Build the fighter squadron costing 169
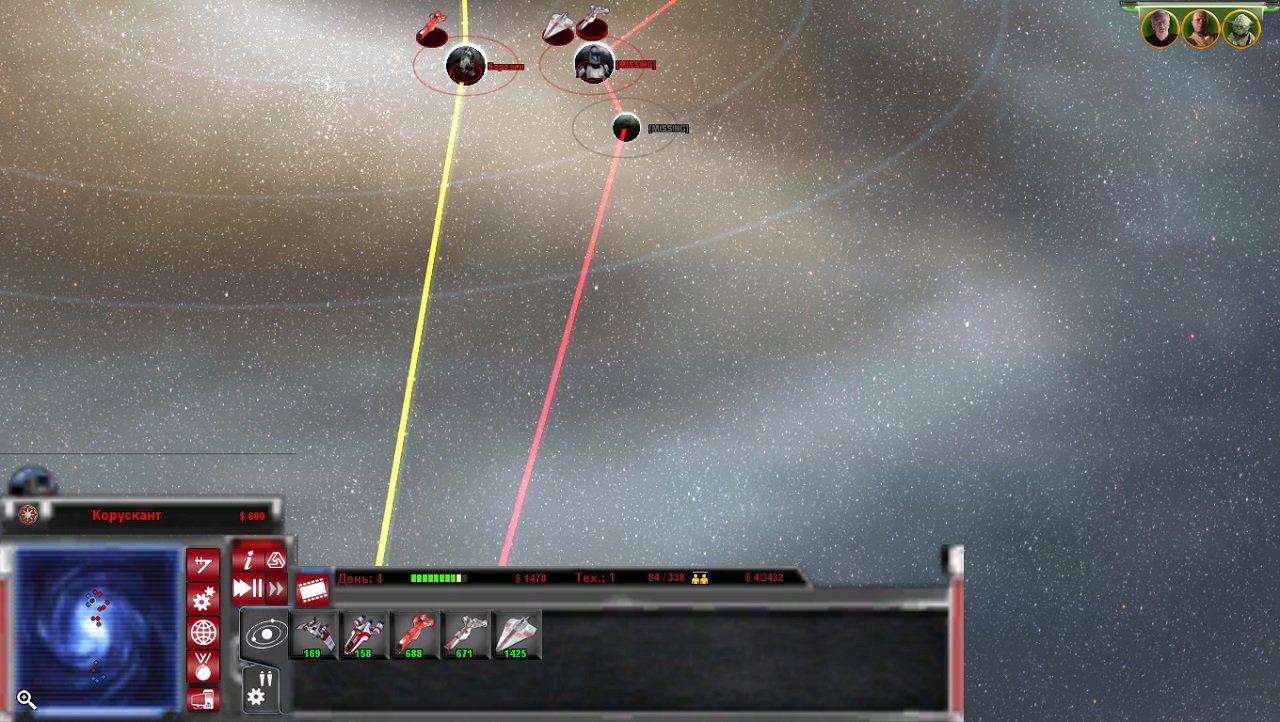1280x722 pixels. (x=315, y=635)
